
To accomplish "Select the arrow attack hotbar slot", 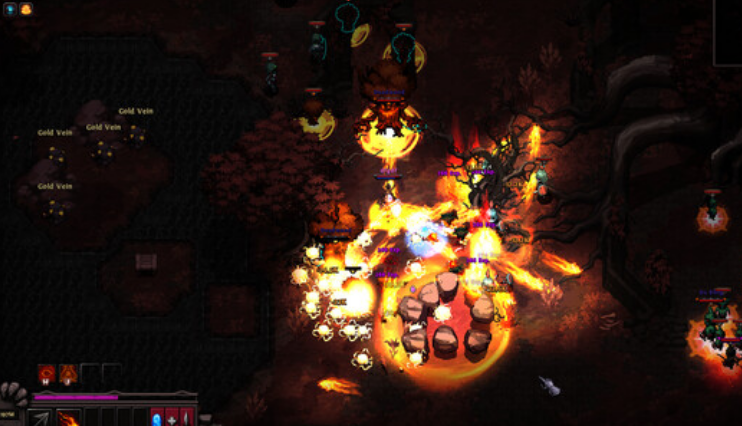I will (40, 418).
